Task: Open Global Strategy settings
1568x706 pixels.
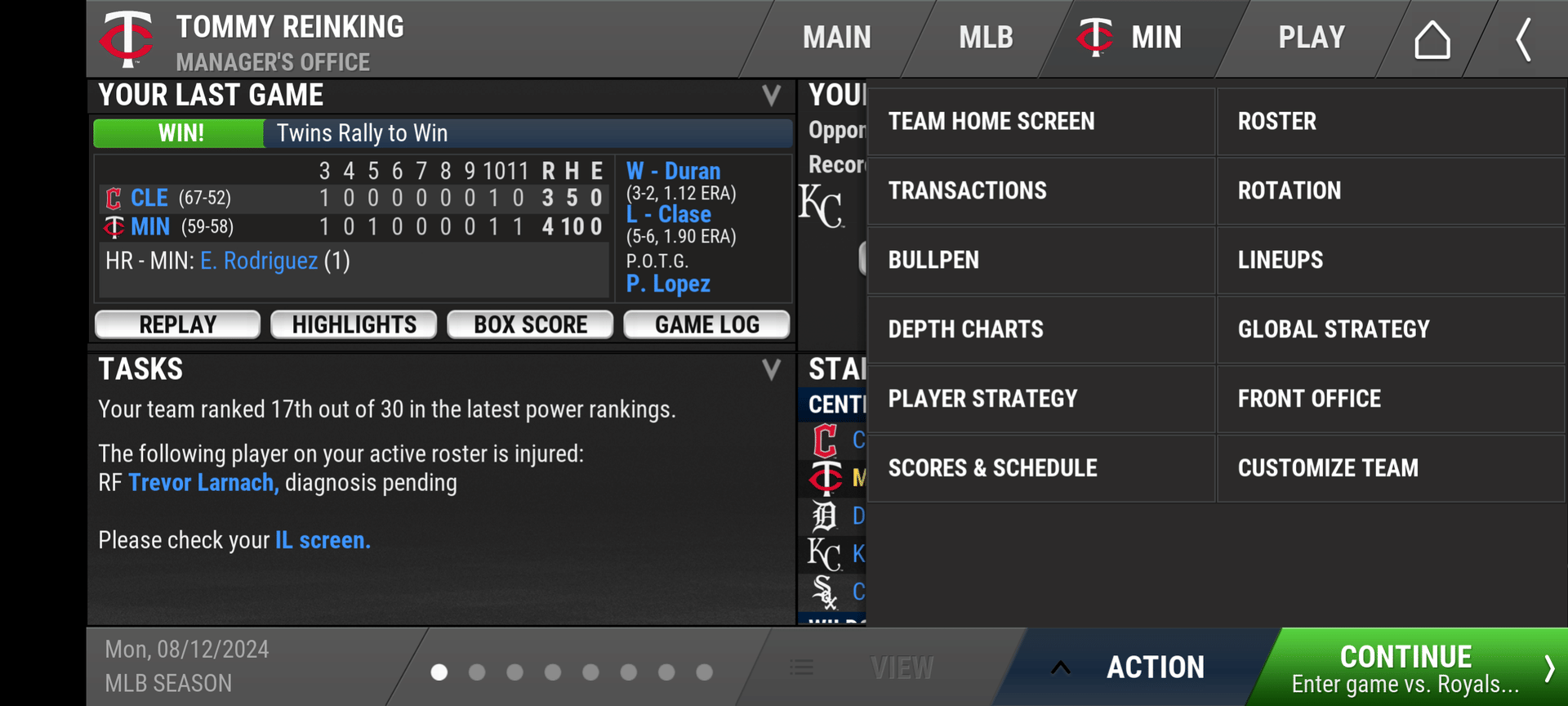Action: [x=1390, y=330]
